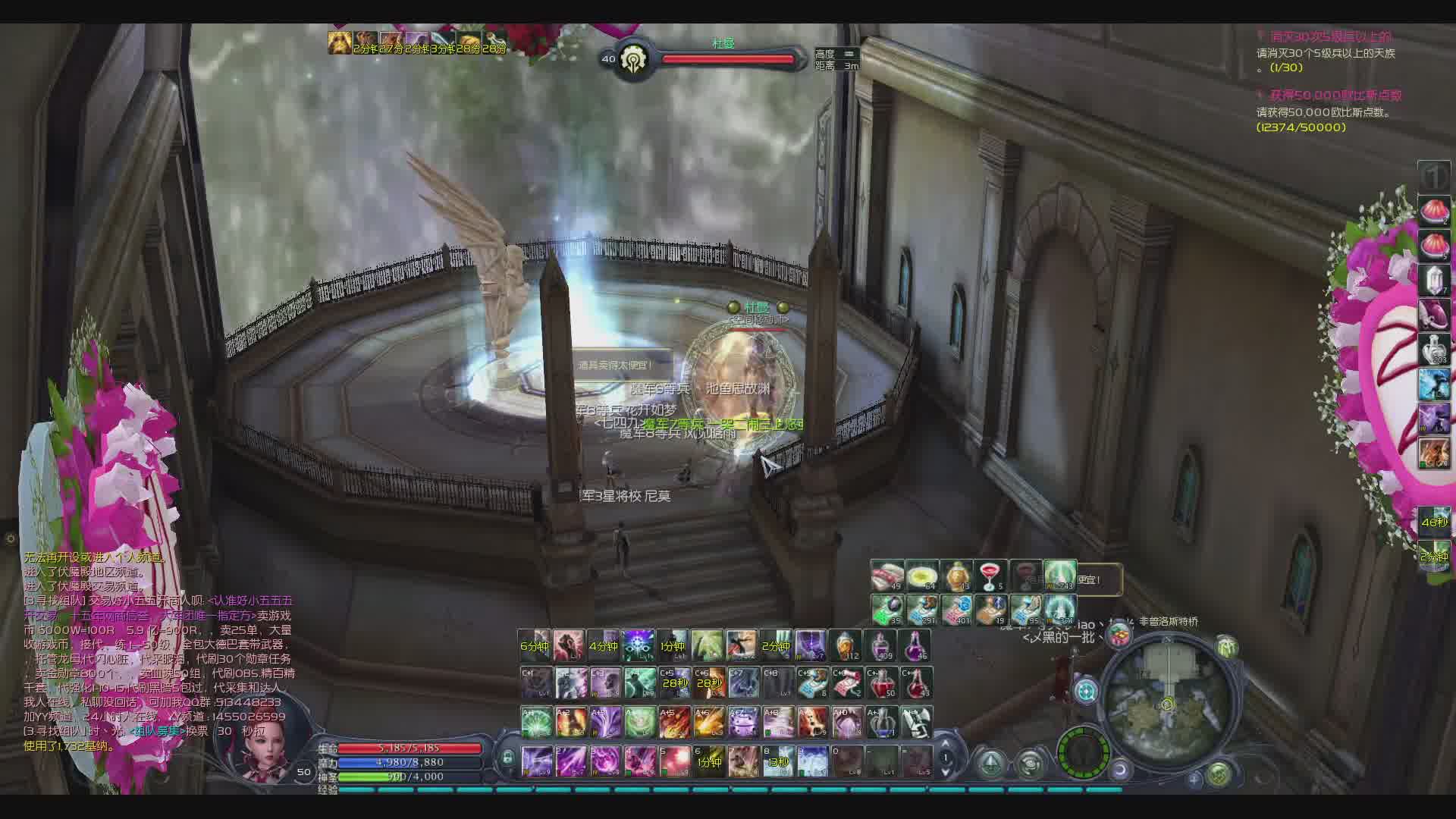Eat the meat slices food item

point(886,576)
